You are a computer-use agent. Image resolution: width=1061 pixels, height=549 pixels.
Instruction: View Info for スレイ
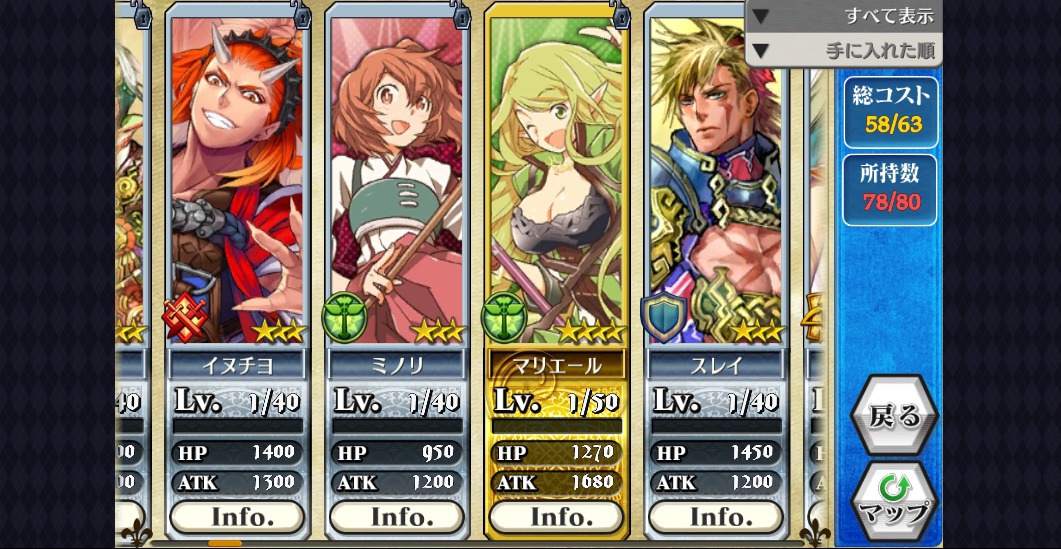pyautogui.click(x=716, y=517)
